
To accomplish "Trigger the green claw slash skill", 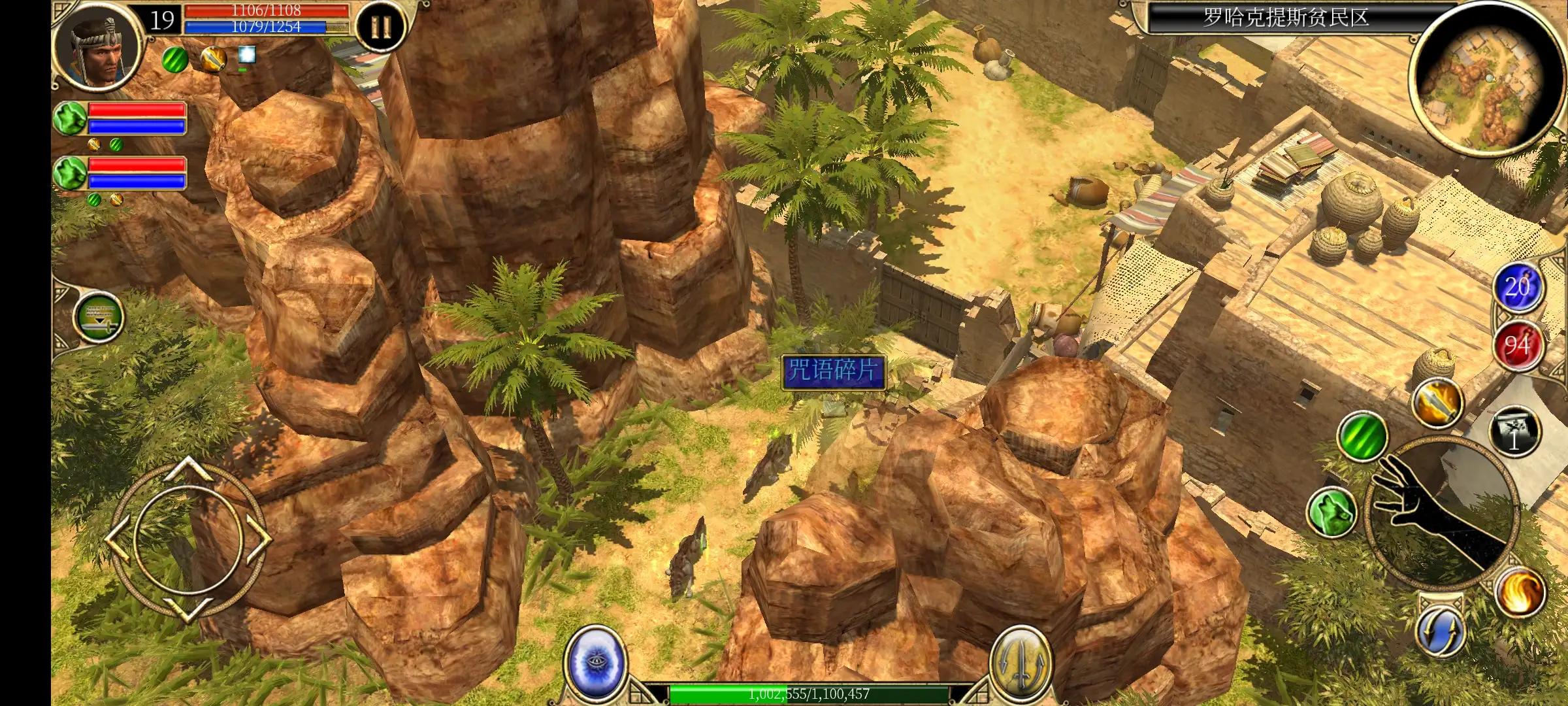I will click(1362, 436).
